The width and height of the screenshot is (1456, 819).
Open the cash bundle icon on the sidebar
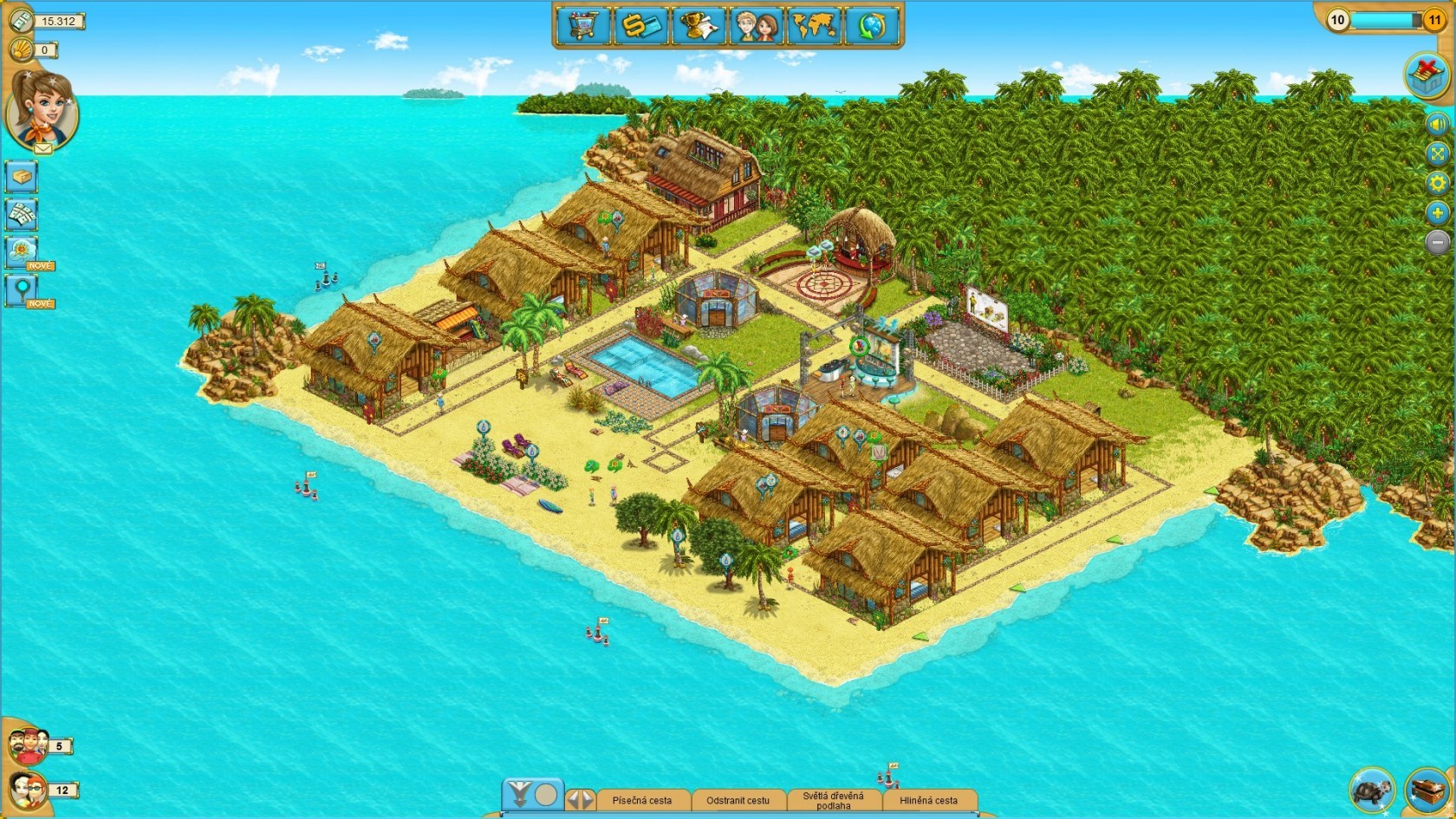coord(22,213)
